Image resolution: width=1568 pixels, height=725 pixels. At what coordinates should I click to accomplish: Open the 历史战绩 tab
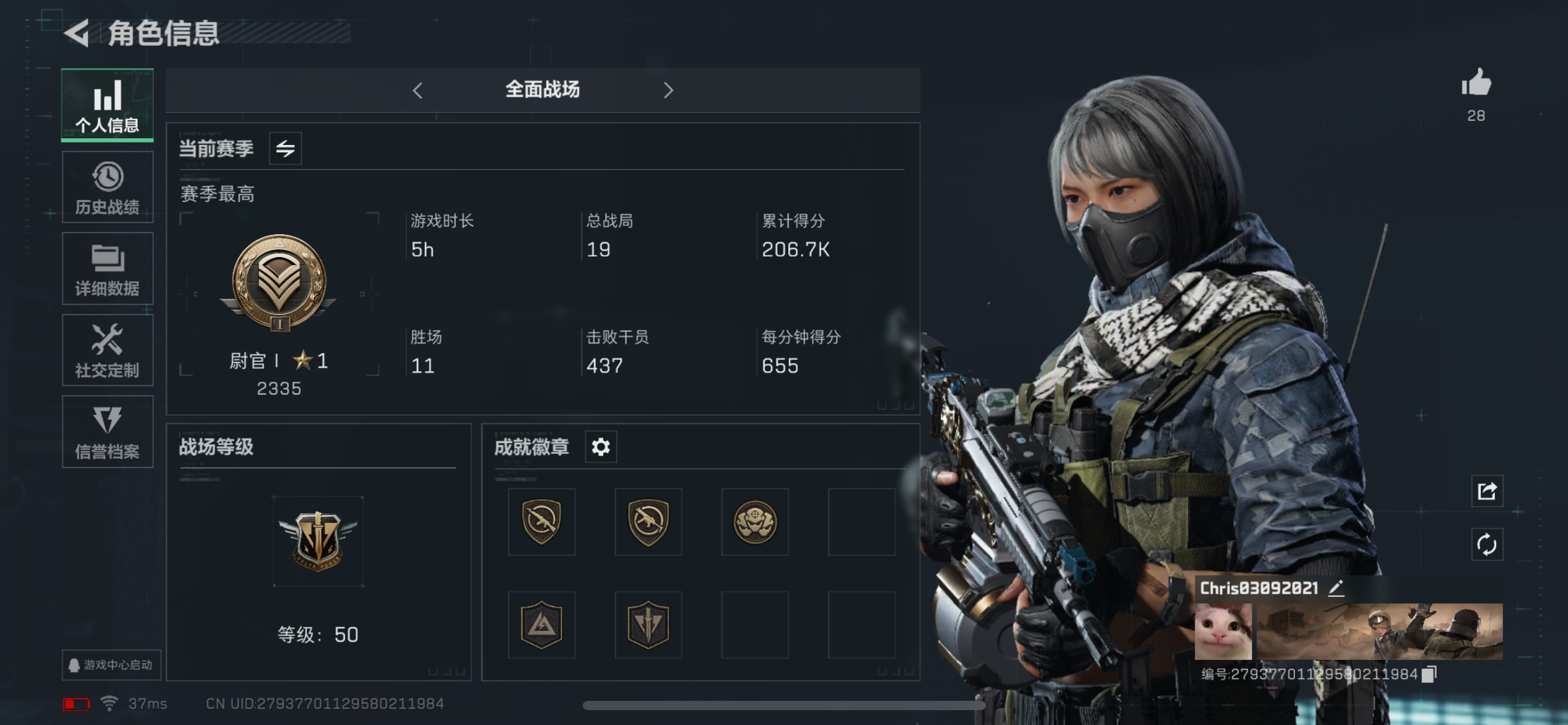(x=107, y=187)
